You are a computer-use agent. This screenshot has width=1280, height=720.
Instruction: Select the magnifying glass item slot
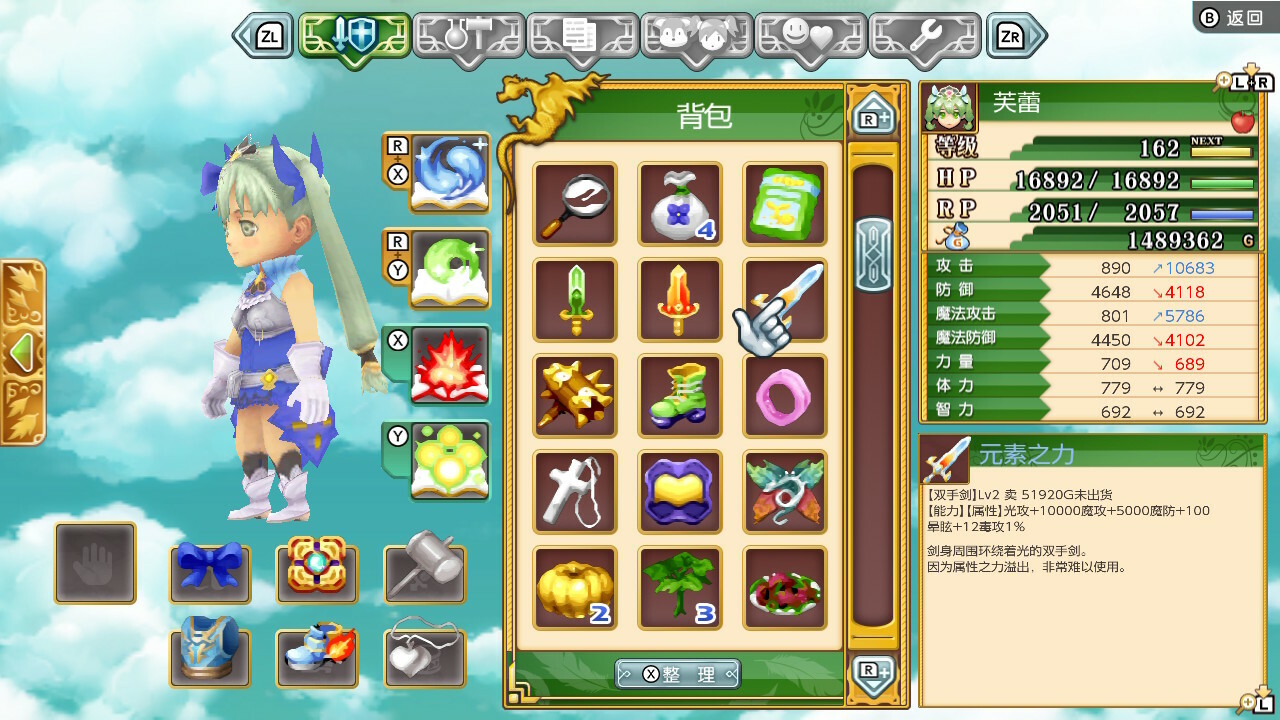(x=575, y=204)
